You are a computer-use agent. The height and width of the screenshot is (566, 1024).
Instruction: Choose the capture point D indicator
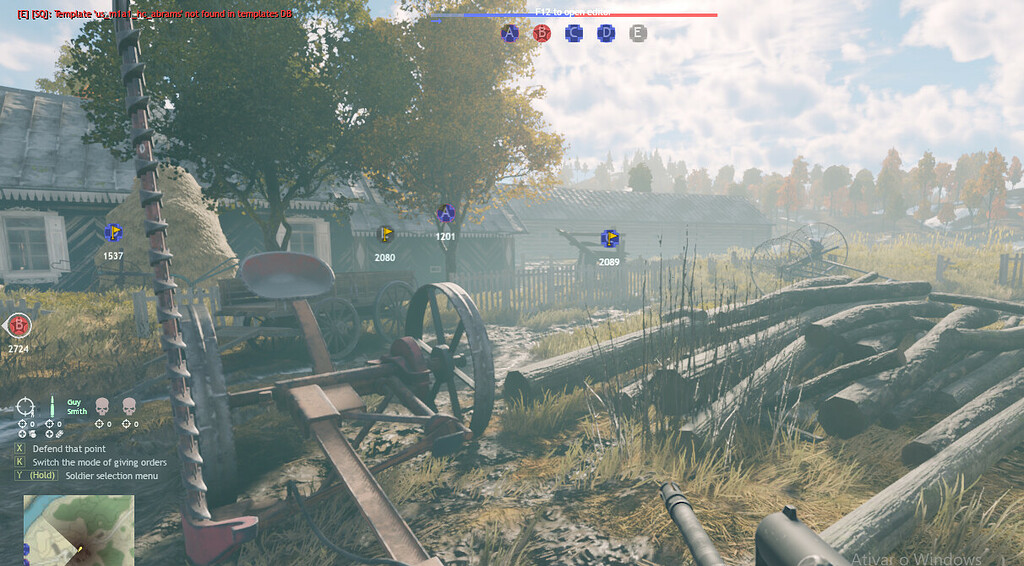pos(606,33)
